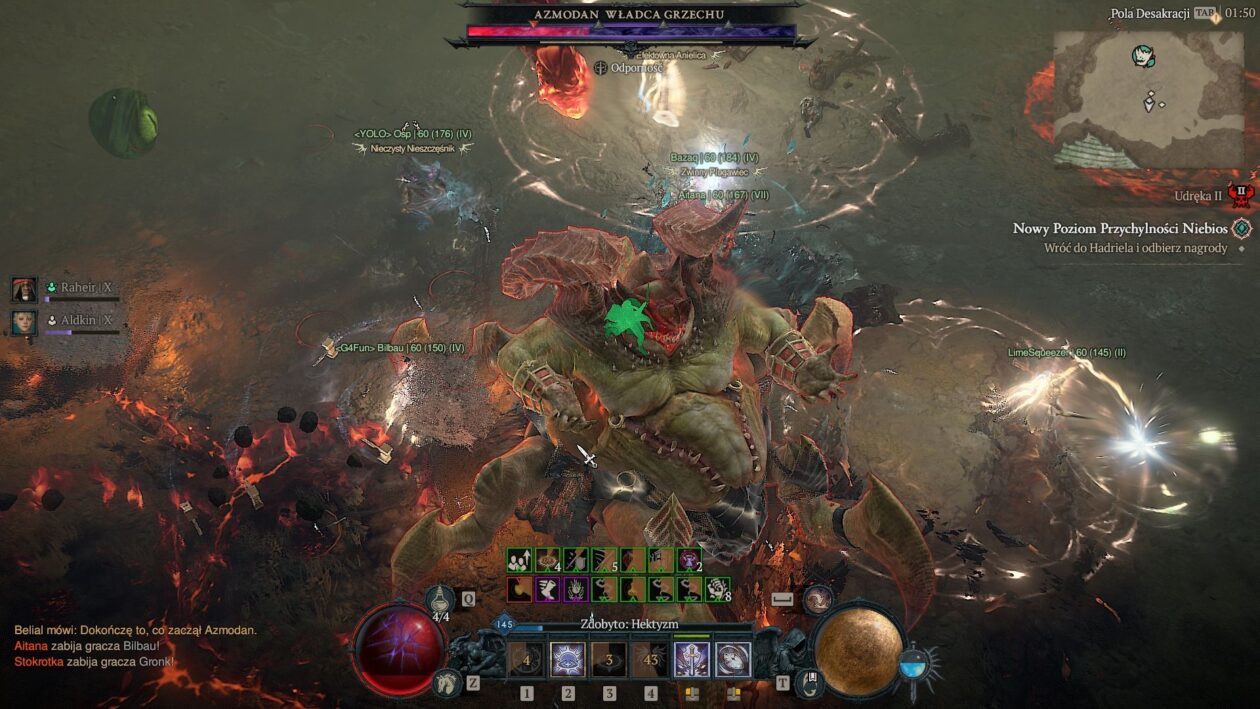1260x709 pixels.
Task: Summon the mount via horse icon
Action: (x=447, y=683)
